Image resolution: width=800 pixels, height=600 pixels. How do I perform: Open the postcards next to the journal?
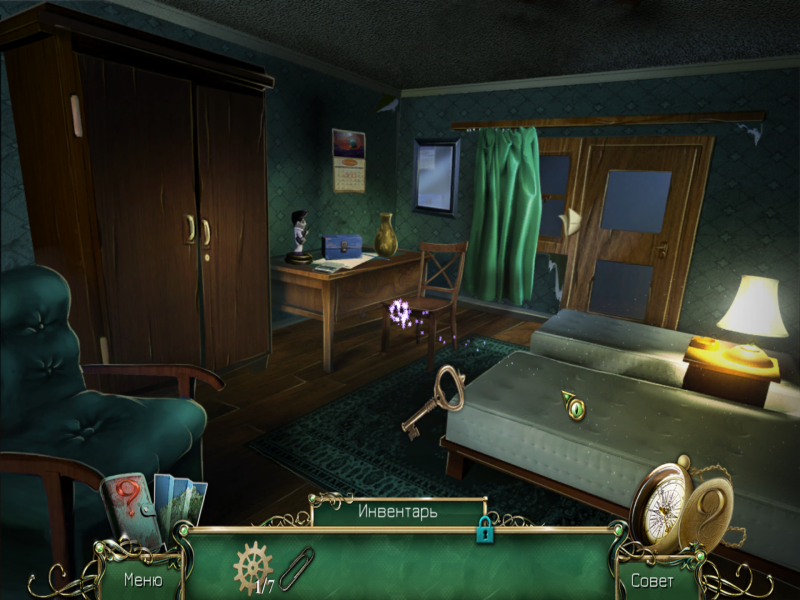click(181, 507)
